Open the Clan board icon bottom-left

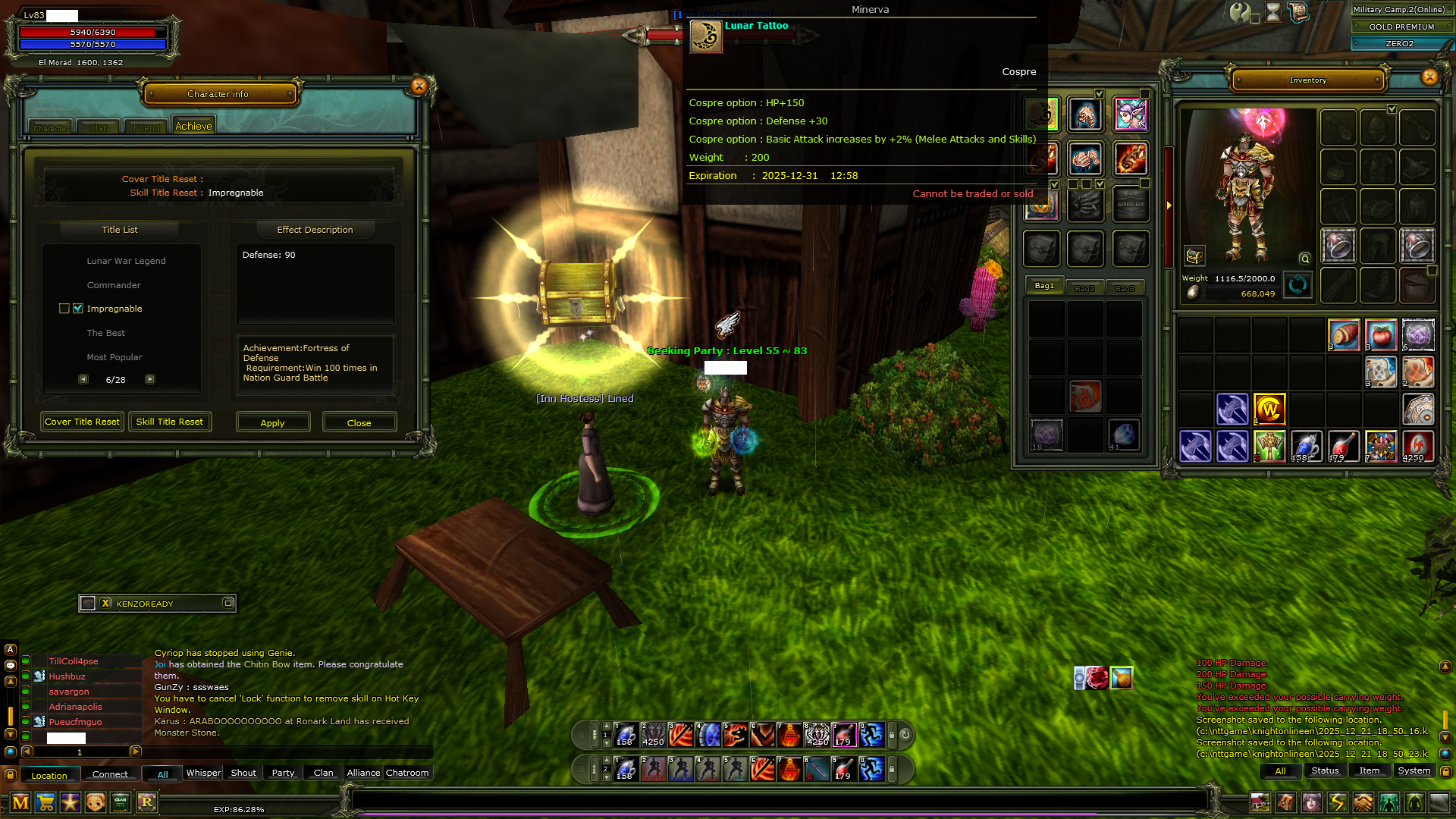(x=119, y=803)
